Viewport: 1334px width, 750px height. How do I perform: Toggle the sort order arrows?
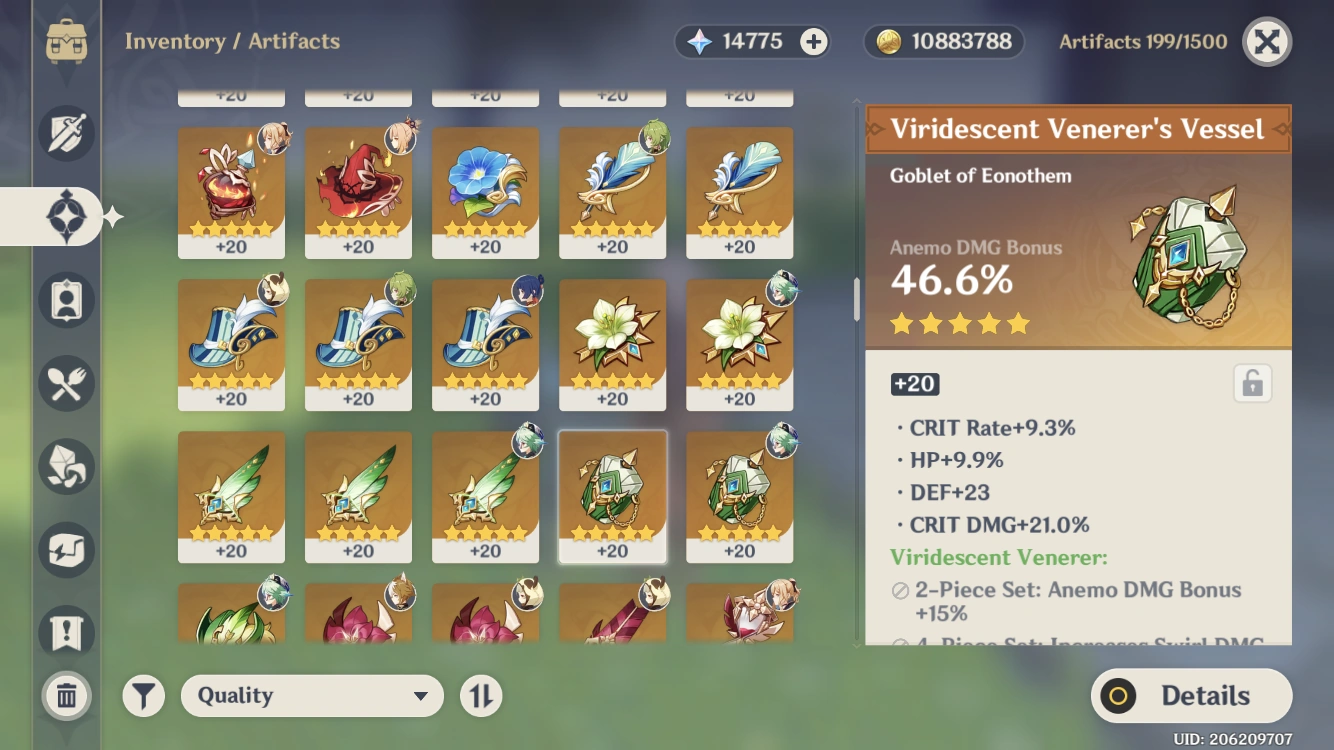[x=481, y=695]
